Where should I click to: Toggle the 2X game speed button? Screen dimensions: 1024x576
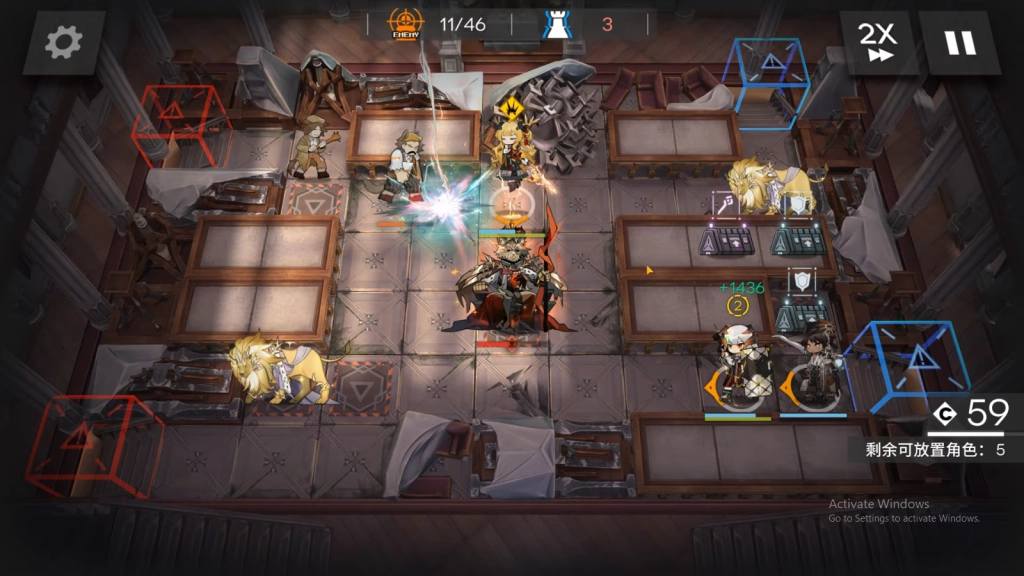pos(878,42)
